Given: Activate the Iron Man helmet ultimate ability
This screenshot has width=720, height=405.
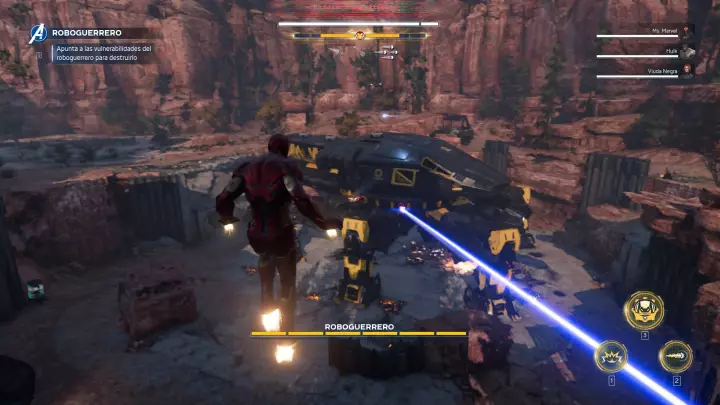Looking at the screenshot, I should point(644,310).
